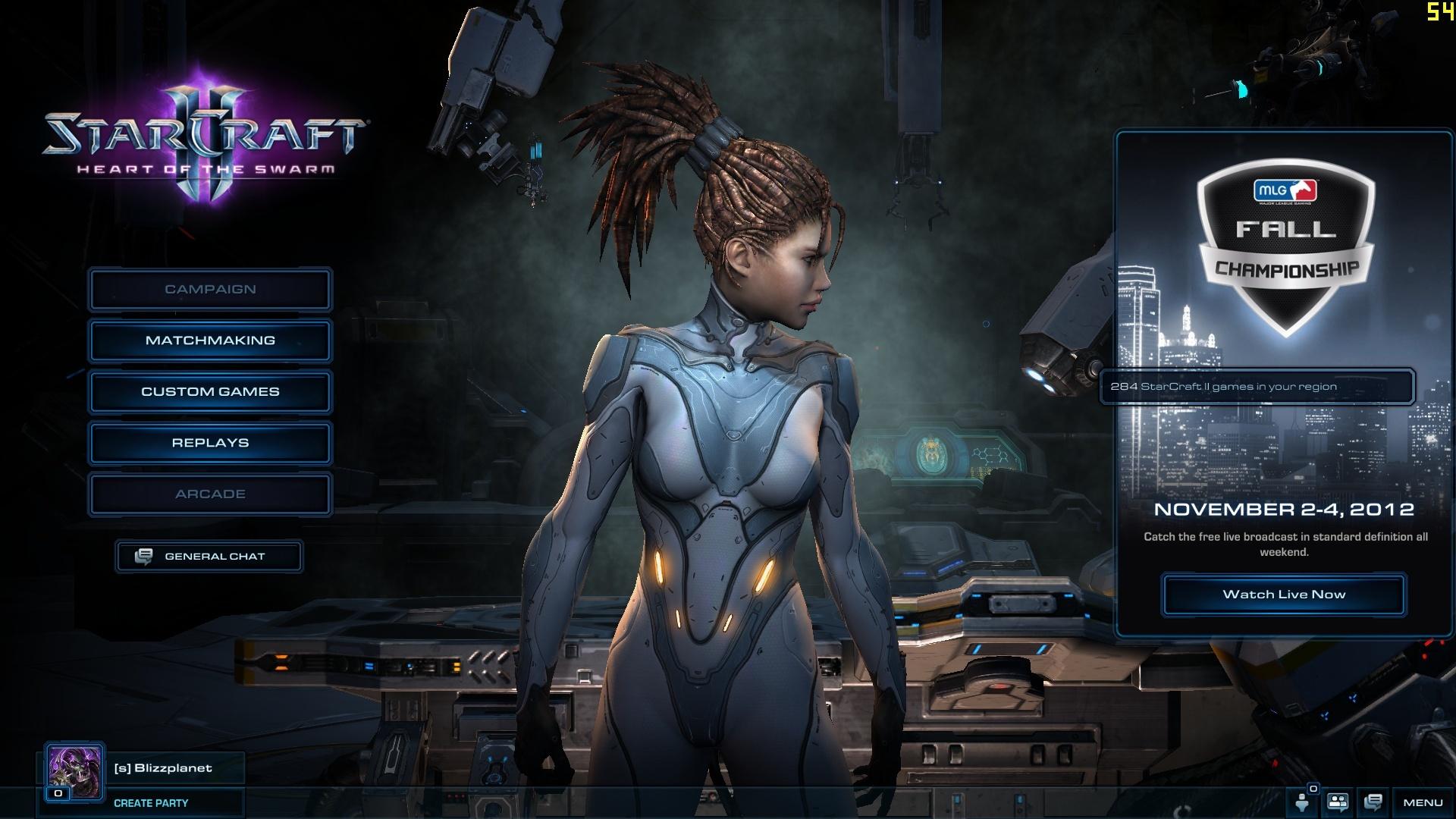The image size is (1456, 819).
Task: Select the friends list icon near MENU
Action: 1337,802
